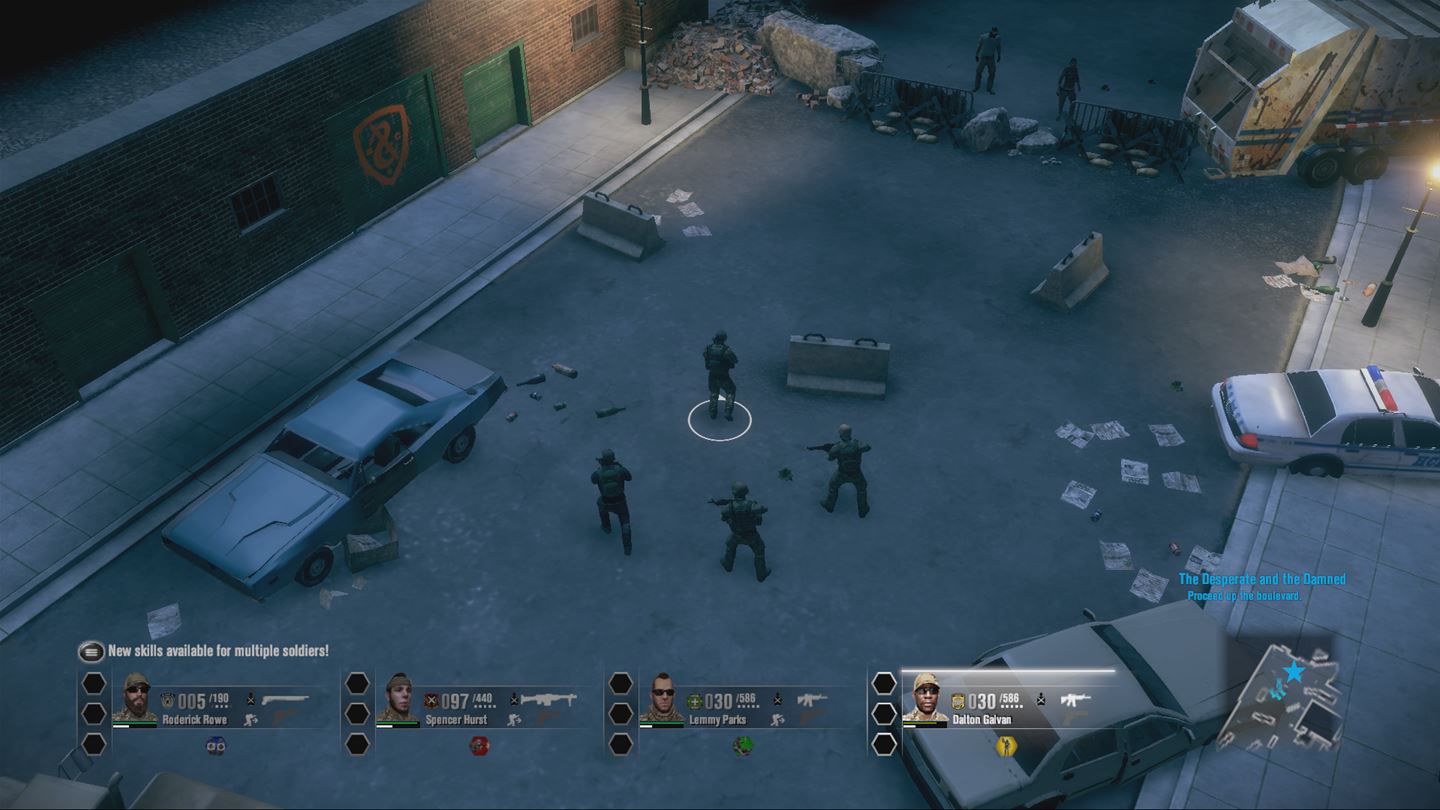Viewport: 1440px width, 810px height.
Task: Toggle Spencer Hurst's red grenade item
Action: click(482, 748)
